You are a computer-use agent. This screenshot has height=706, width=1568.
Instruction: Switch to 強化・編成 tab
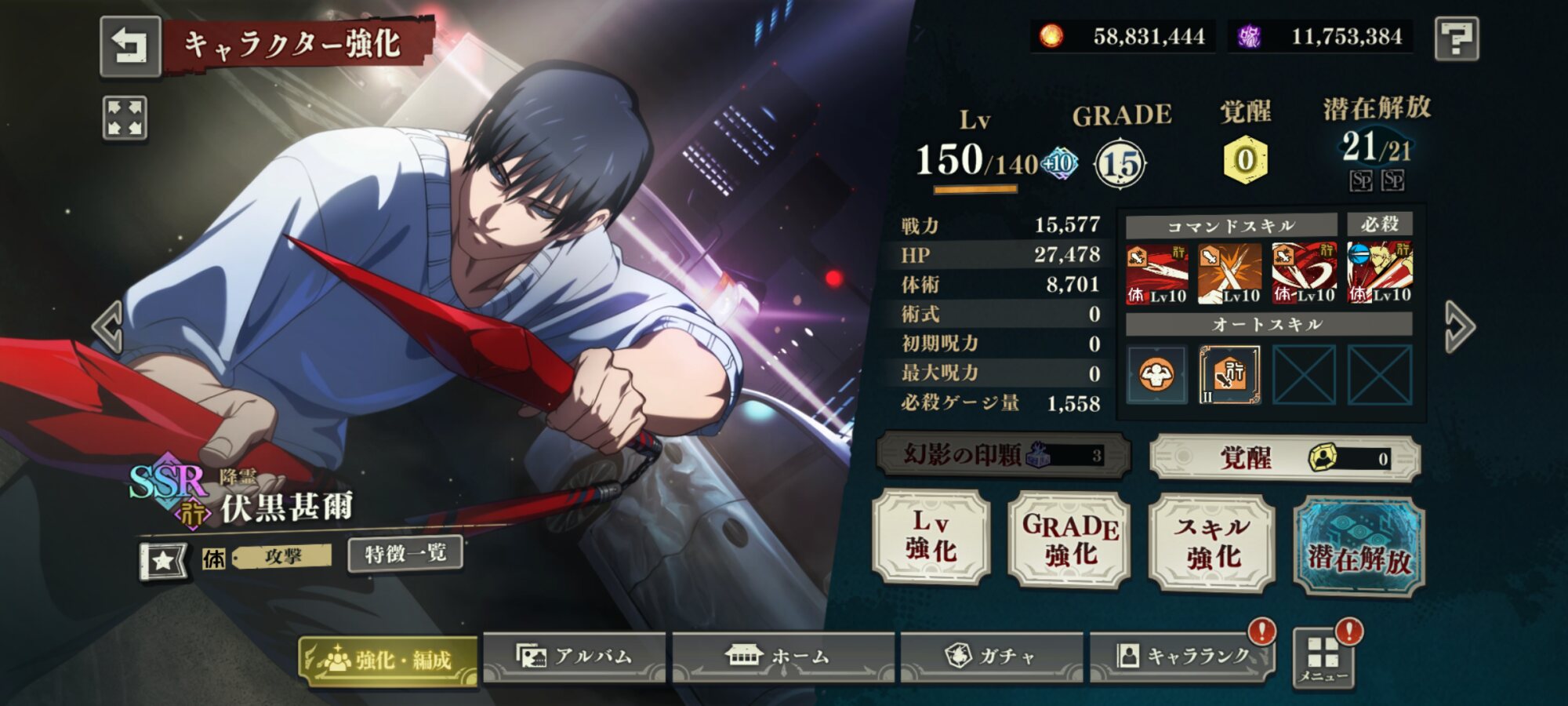[389, 660]
